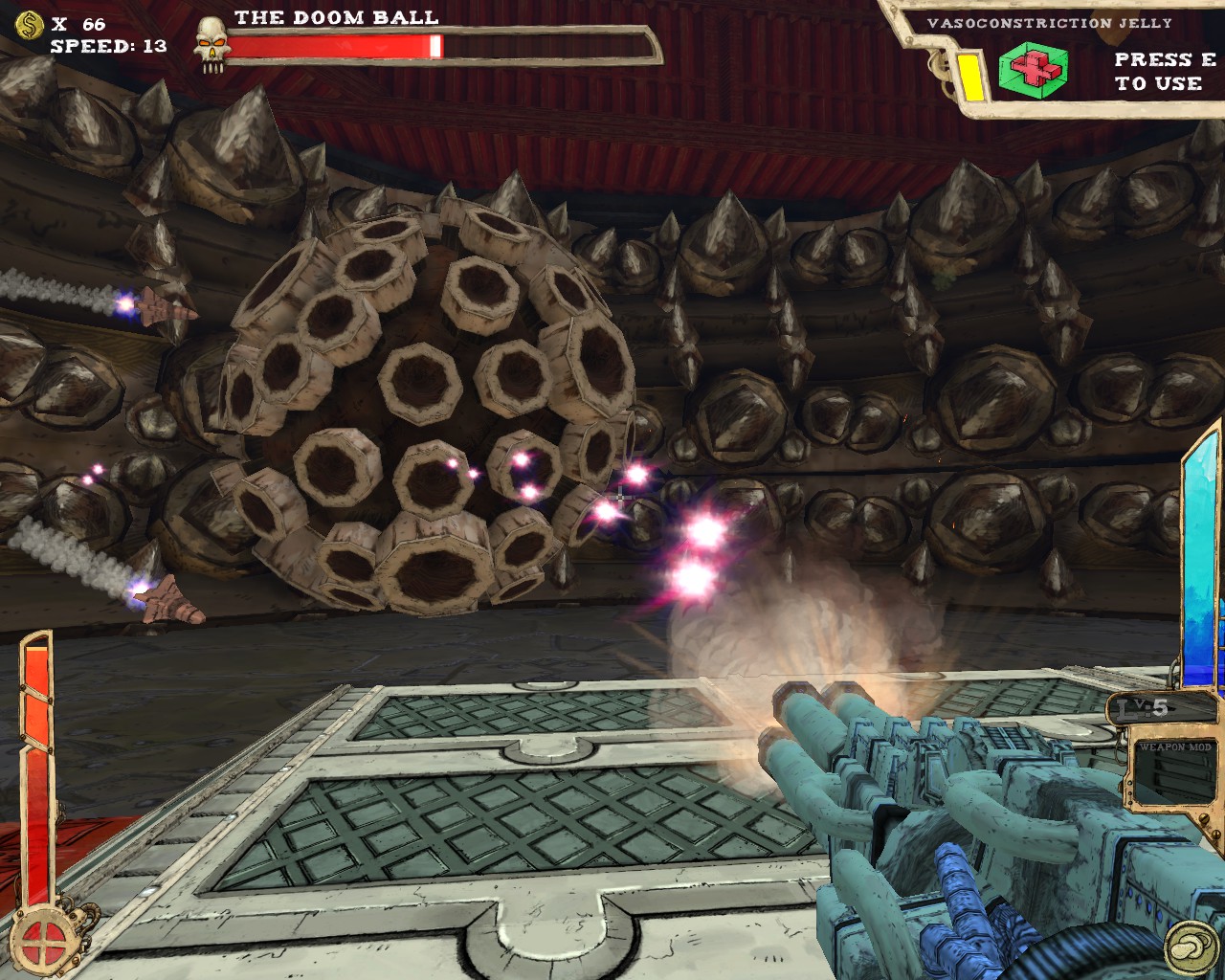The width and height of the screenshot is (1225, 980).
Task: Click the Doom Ball boss skull icon
Action: tap(211, 43)
